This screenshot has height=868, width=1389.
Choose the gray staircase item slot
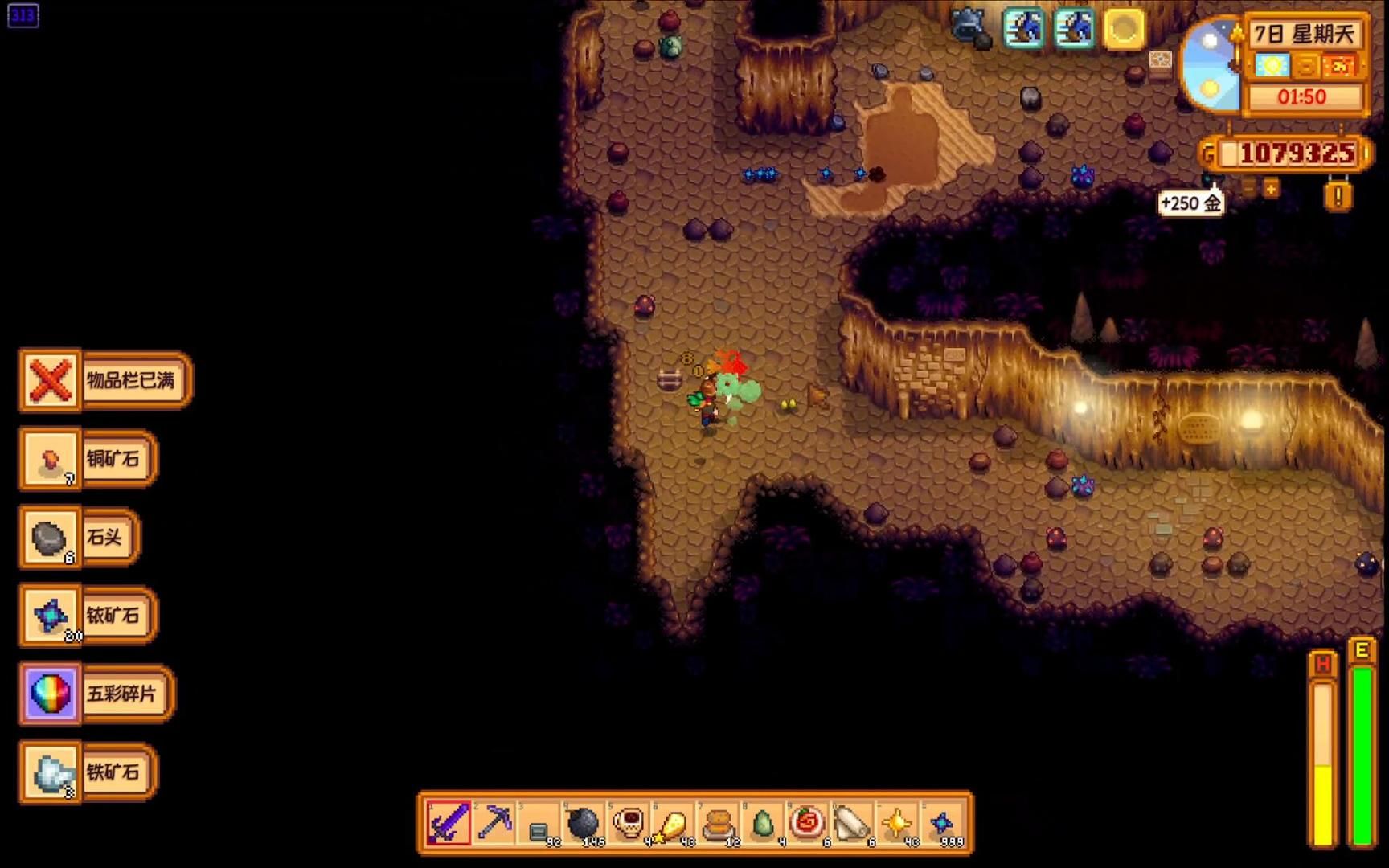click(539, 824)
